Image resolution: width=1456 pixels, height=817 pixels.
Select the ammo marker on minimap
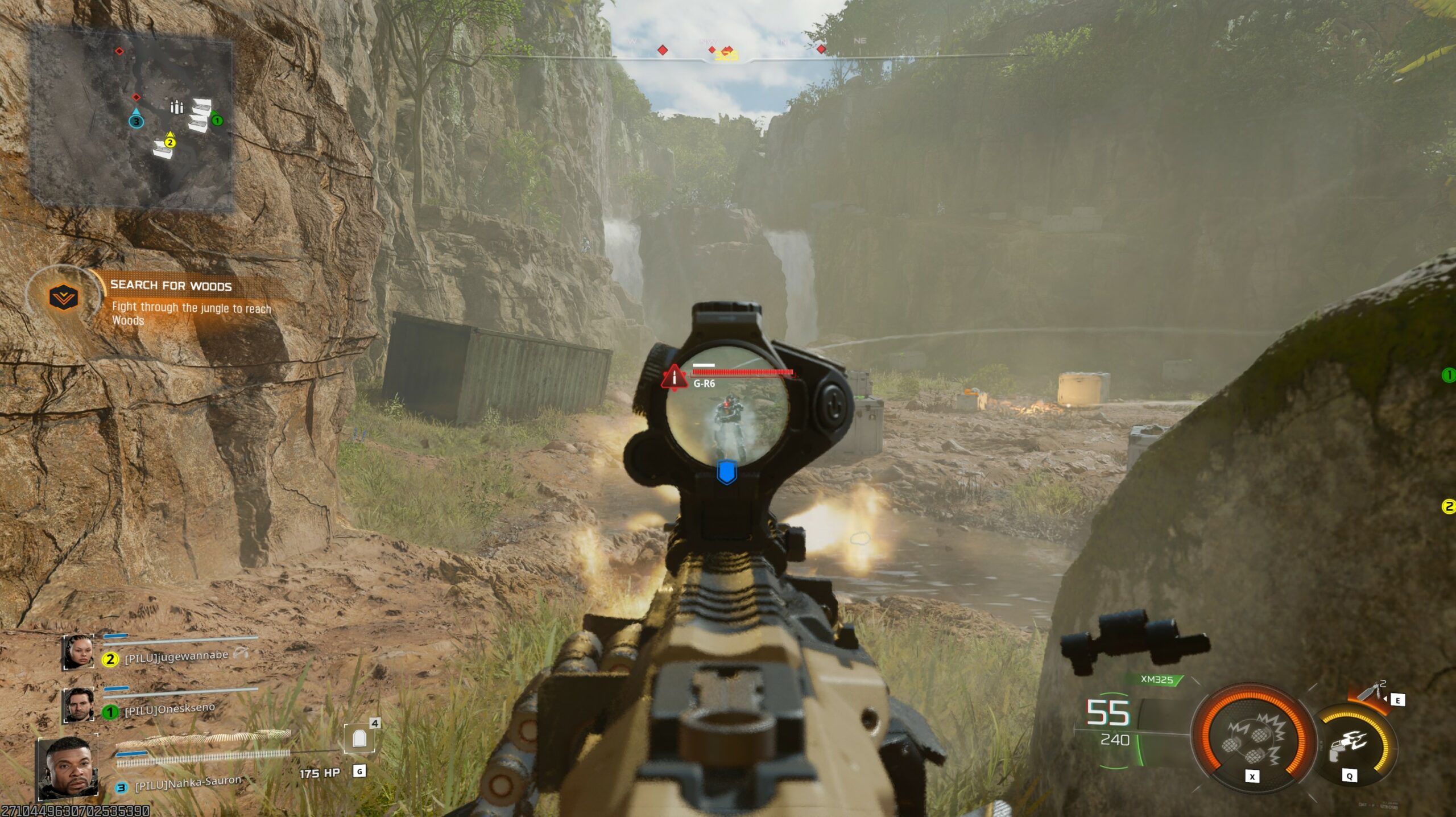177,107
